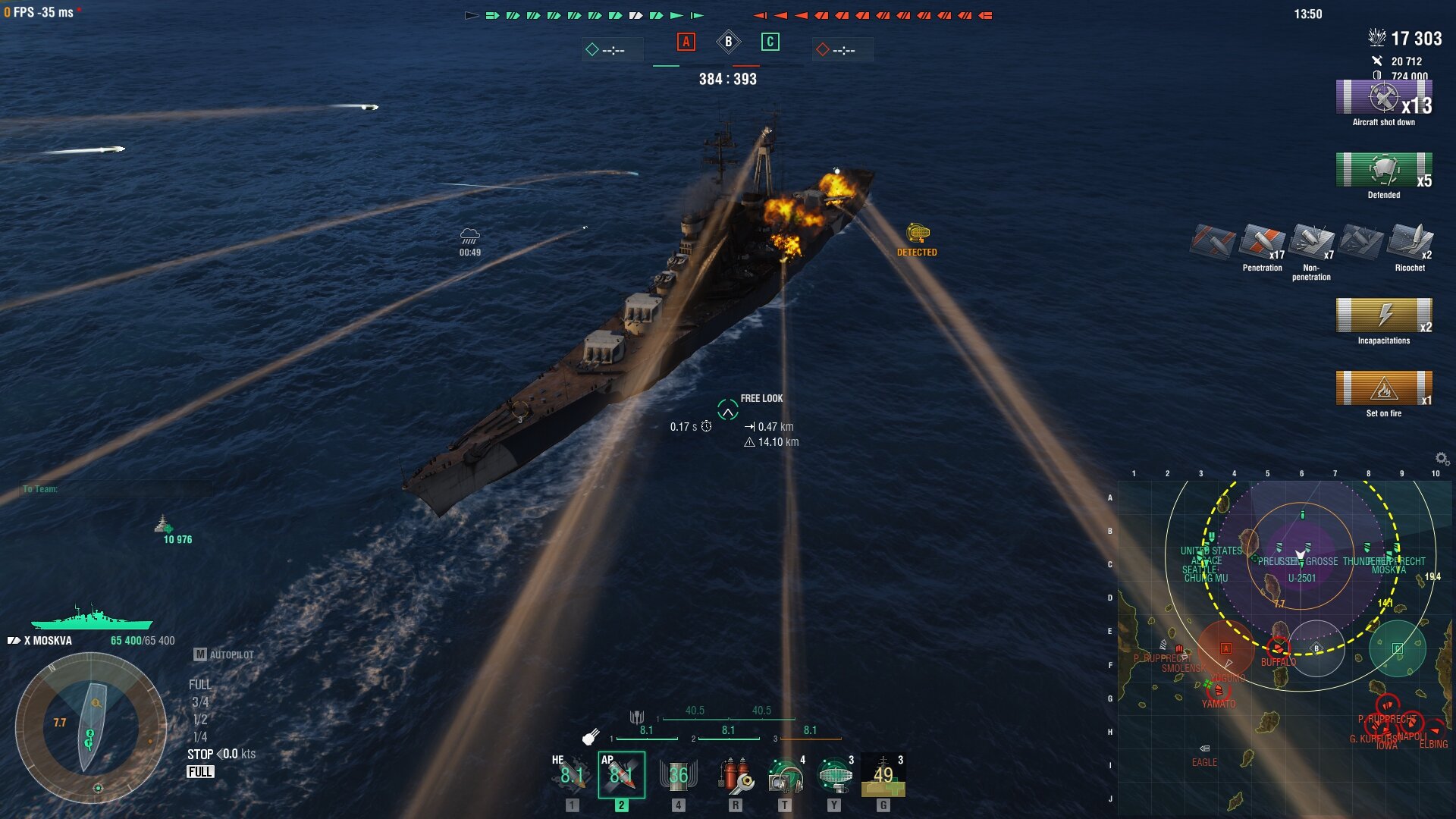
Task: Click capture point B on minimap
Action: pyautogui.click(x=1316, y=648)
